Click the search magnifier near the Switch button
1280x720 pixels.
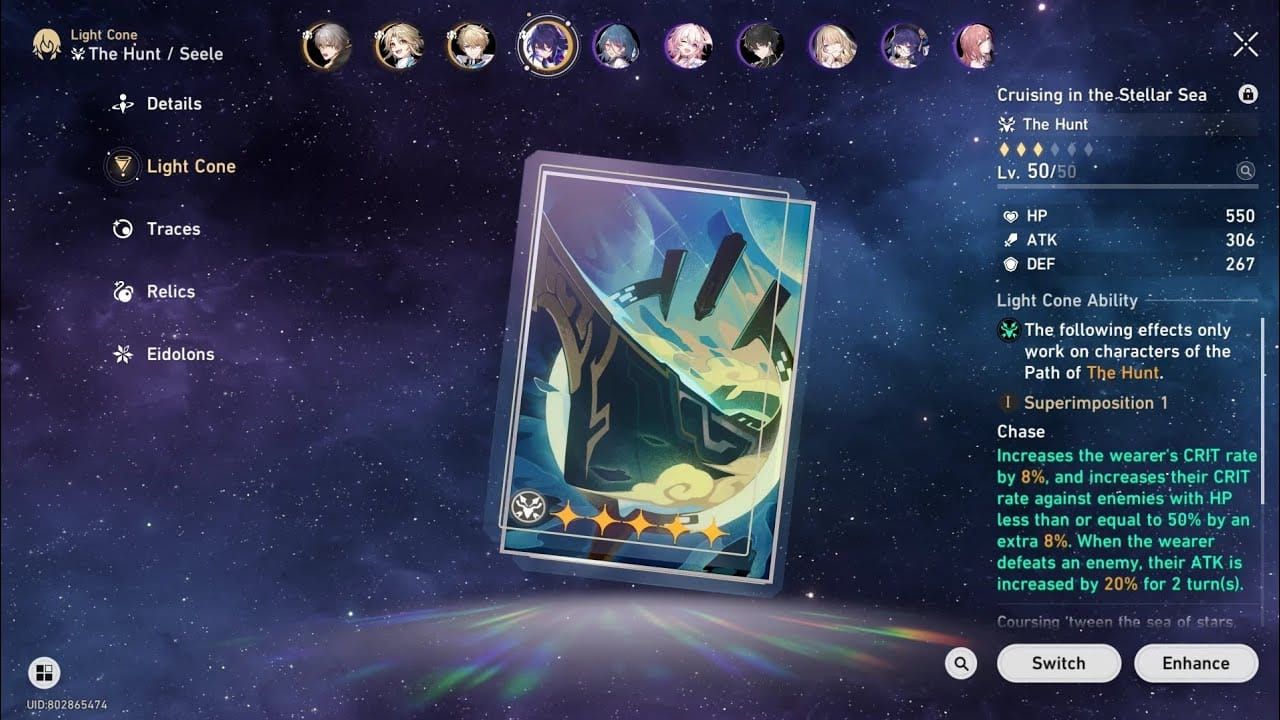click(x=960, y=663)
